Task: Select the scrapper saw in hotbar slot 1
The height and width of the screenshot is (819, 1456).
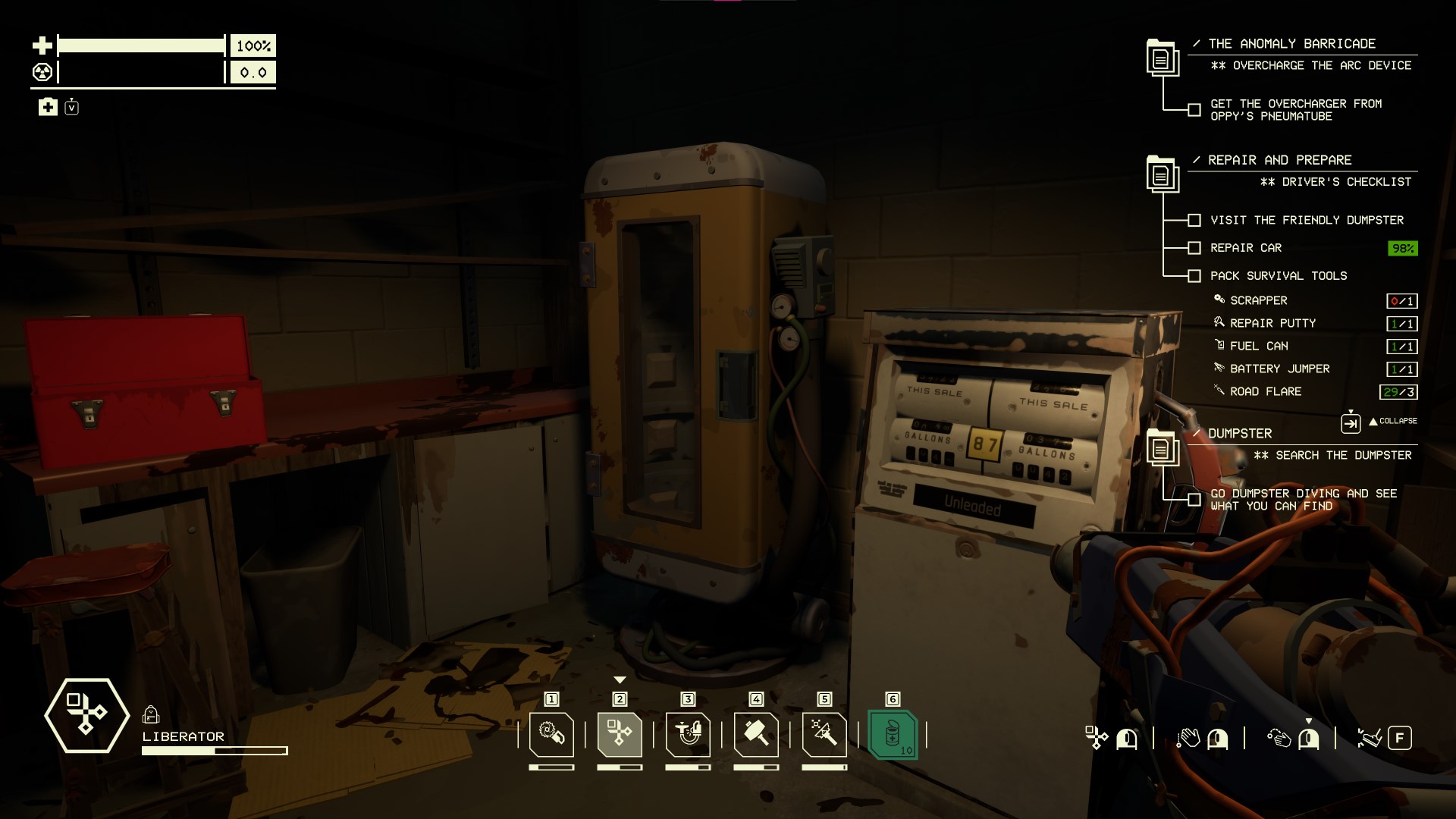Action: (x=551, y=734)
